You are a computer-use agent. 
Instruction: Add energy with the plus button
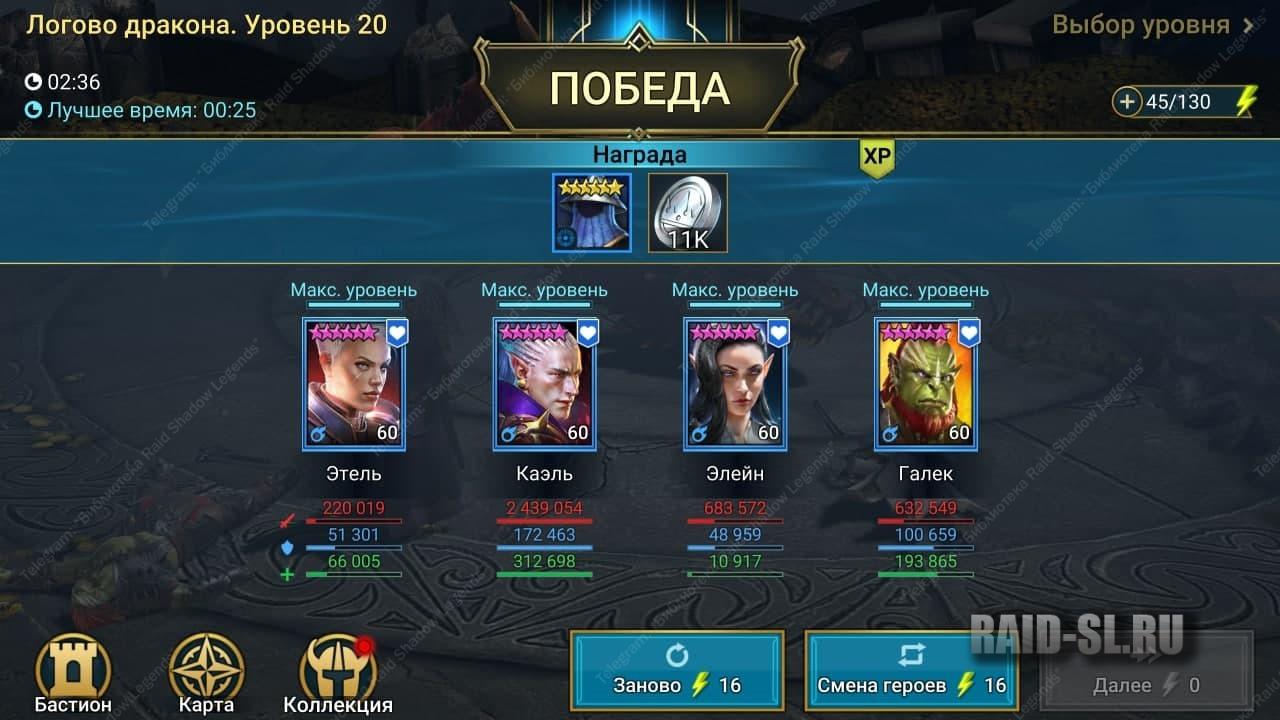point(1127,102)
